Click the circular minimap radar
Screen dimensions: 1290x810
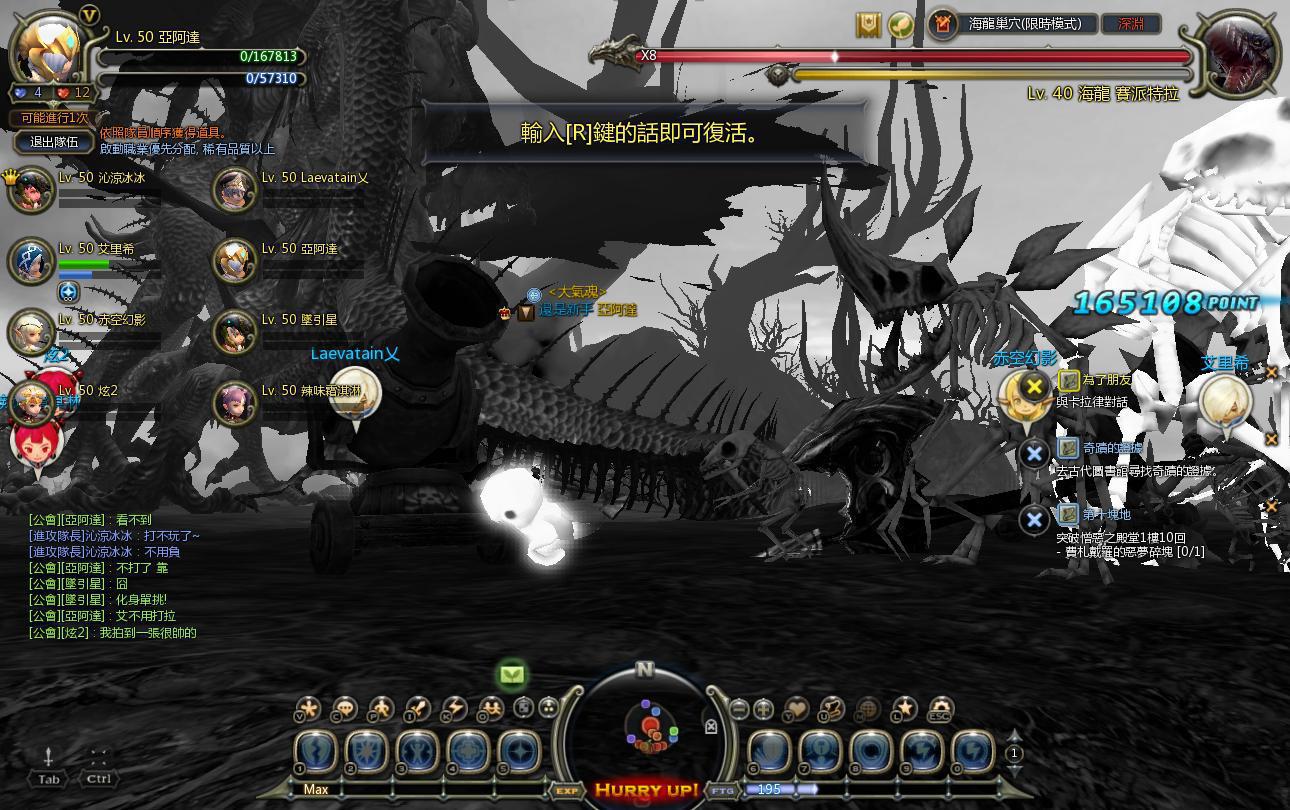point(644,728)
